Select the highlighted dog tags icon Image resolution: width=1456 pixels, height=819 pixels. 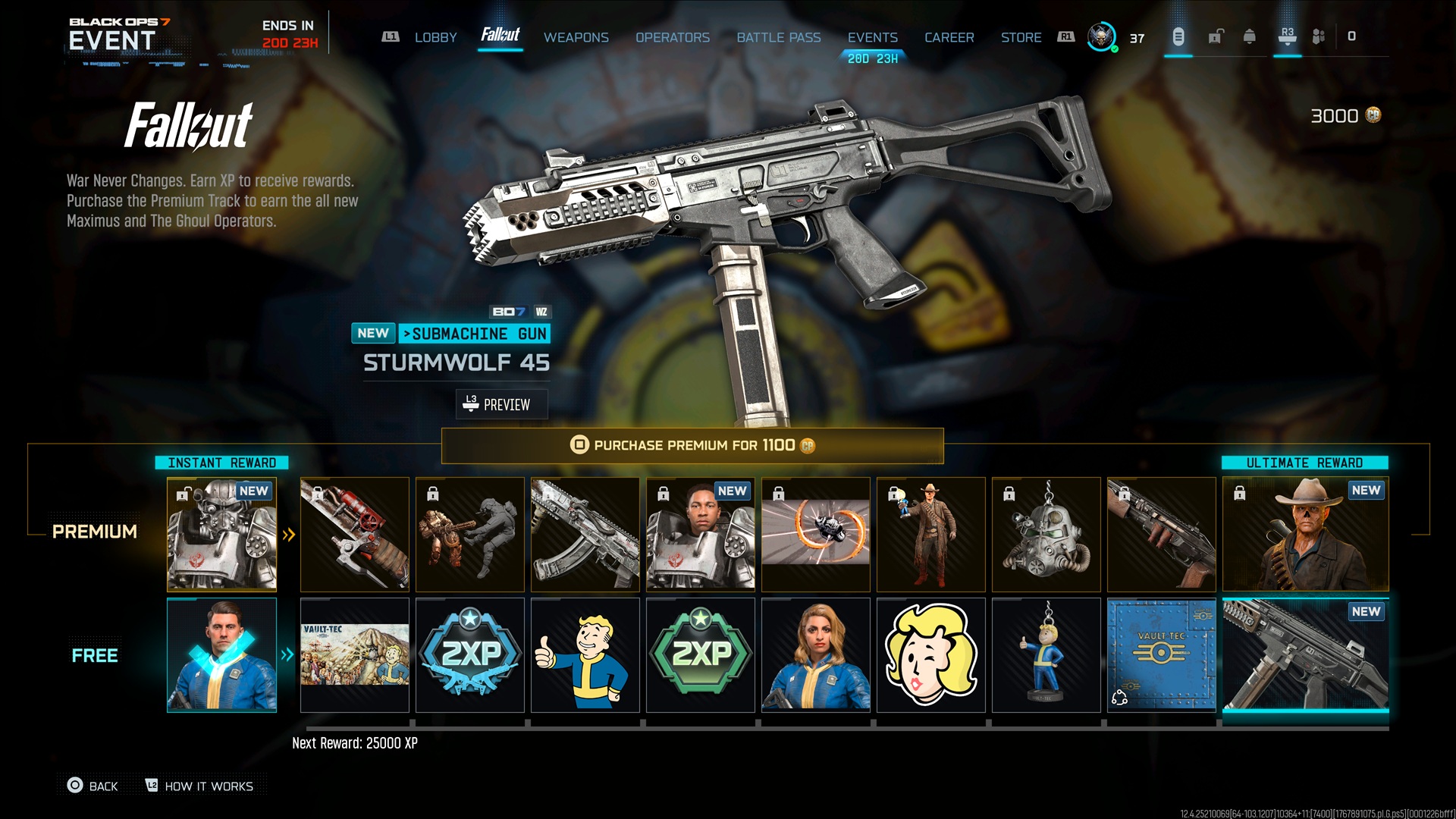(1178, 36)
